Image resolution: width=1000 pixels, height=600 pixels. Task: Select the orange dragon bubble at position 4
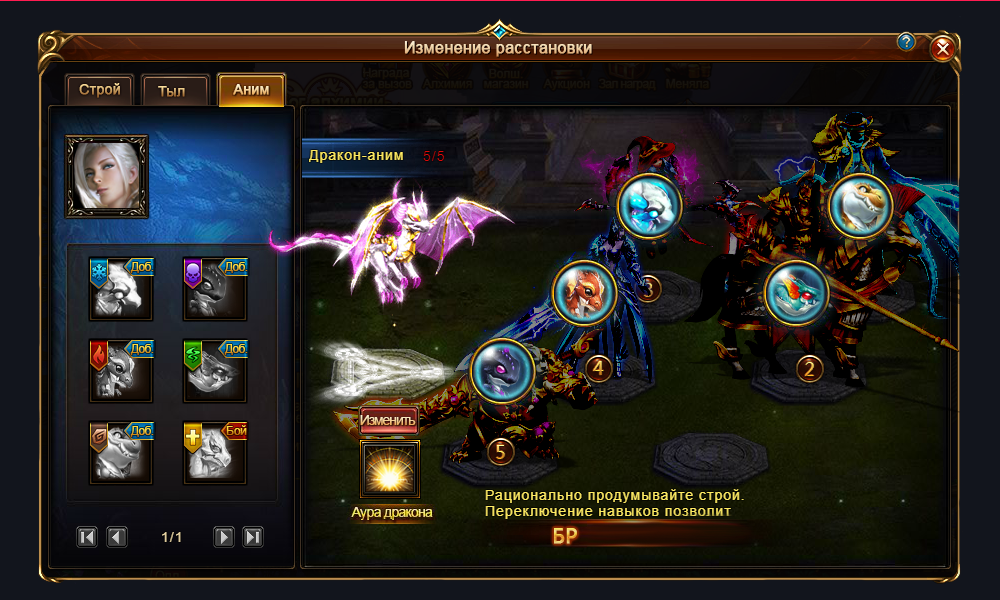584,292
